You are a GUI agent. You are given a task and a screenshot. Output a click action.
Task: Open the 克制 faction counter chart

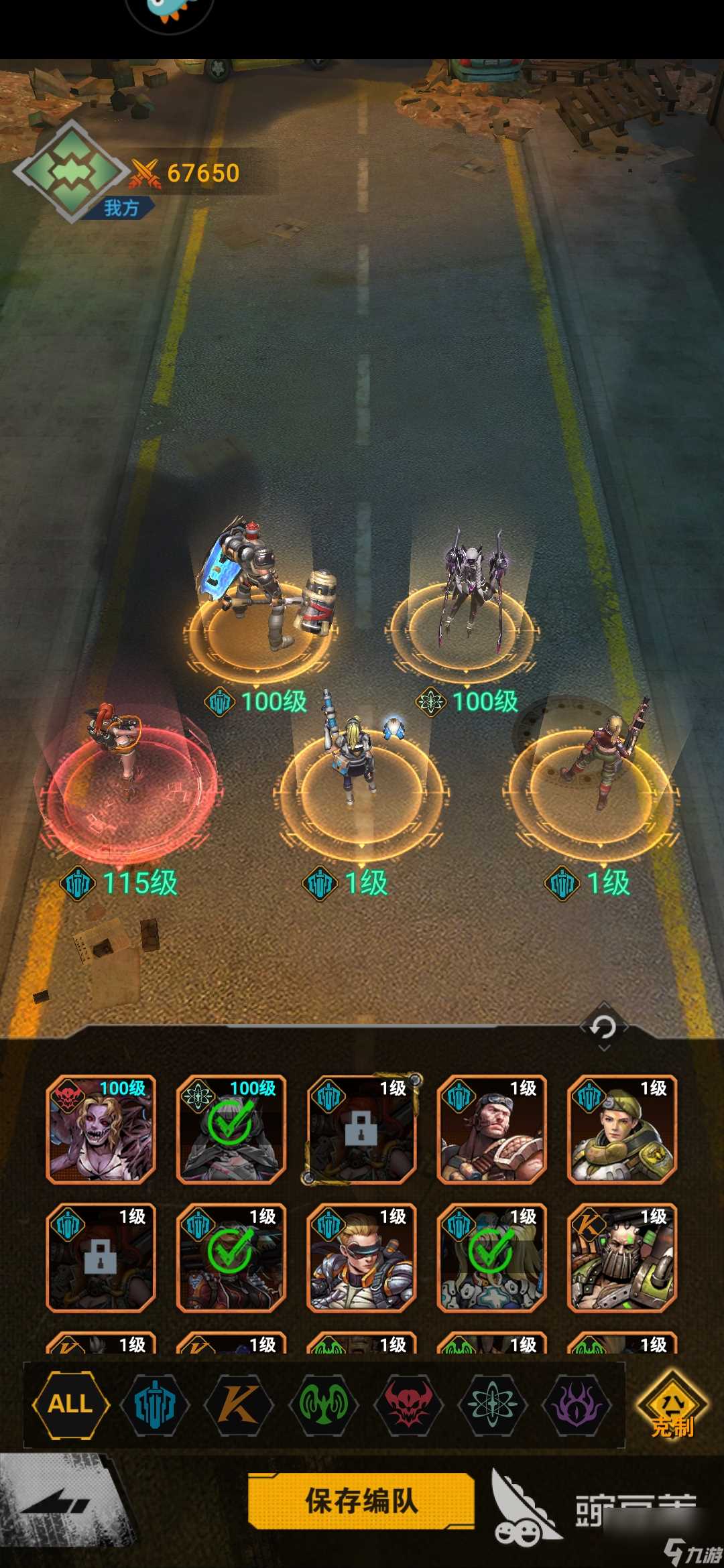672,1406
